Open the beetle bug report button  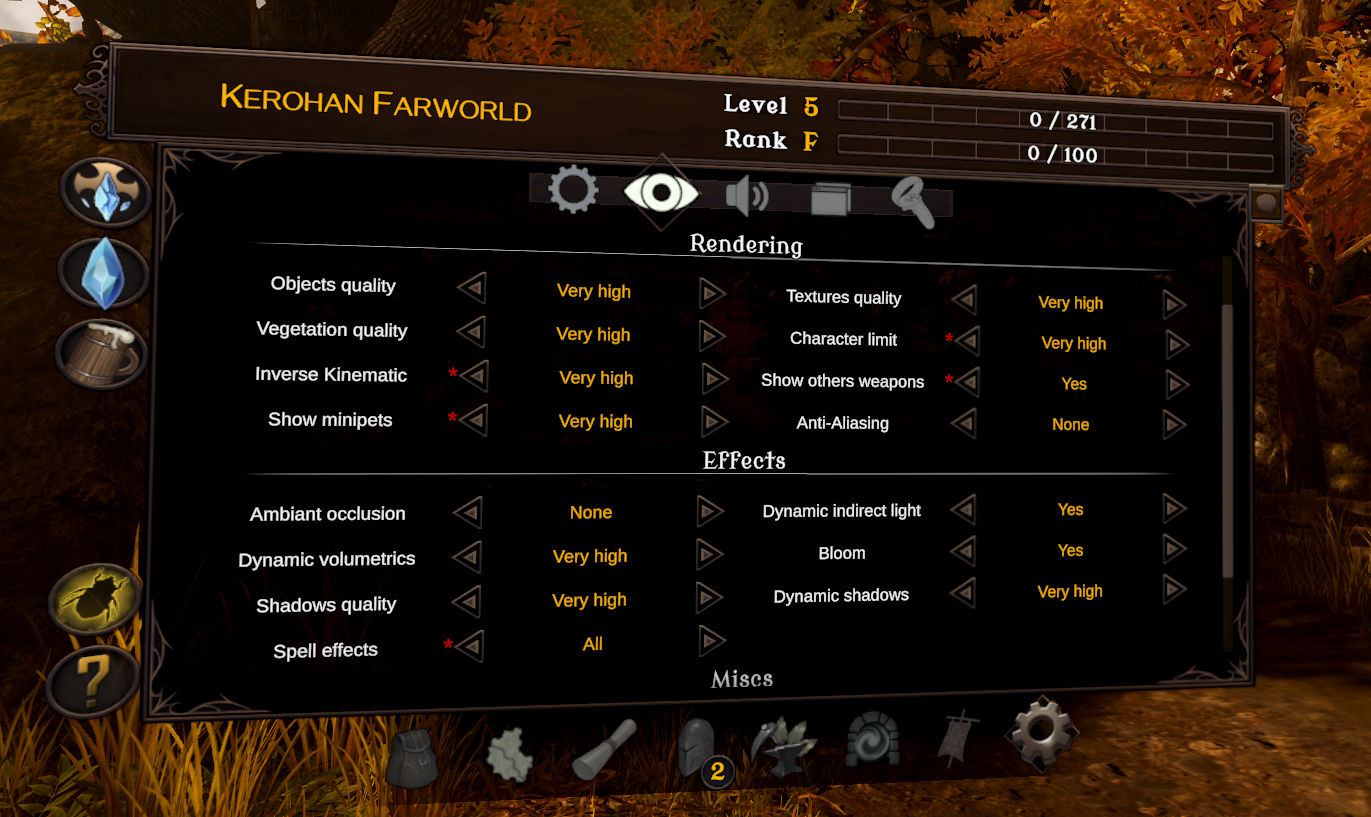(x=96, y=598)
